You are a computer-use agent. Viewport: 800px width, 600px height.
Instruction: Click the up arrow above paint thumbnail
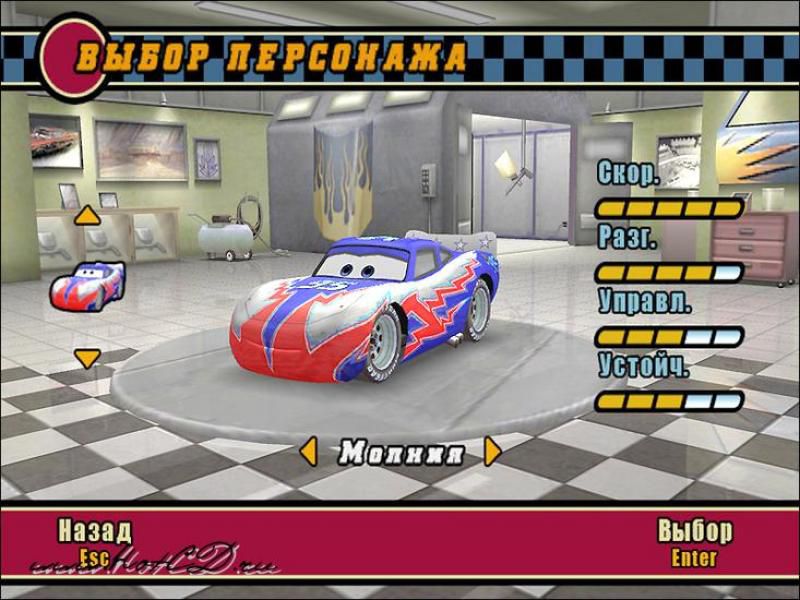coord(88,214)
